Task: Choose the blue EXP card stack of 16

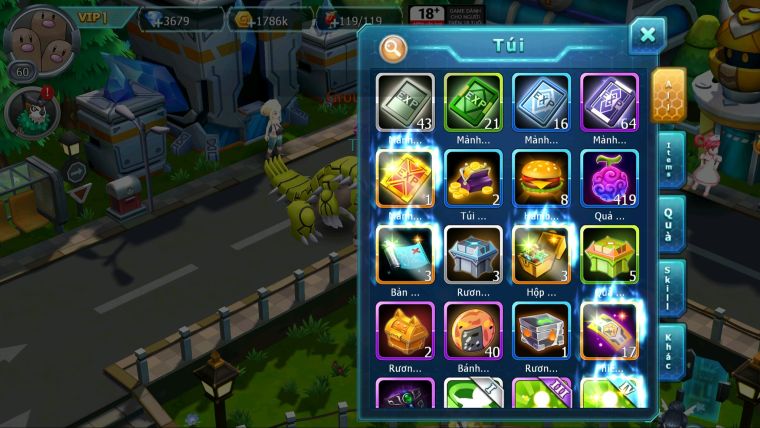Action: pos(541,102)
